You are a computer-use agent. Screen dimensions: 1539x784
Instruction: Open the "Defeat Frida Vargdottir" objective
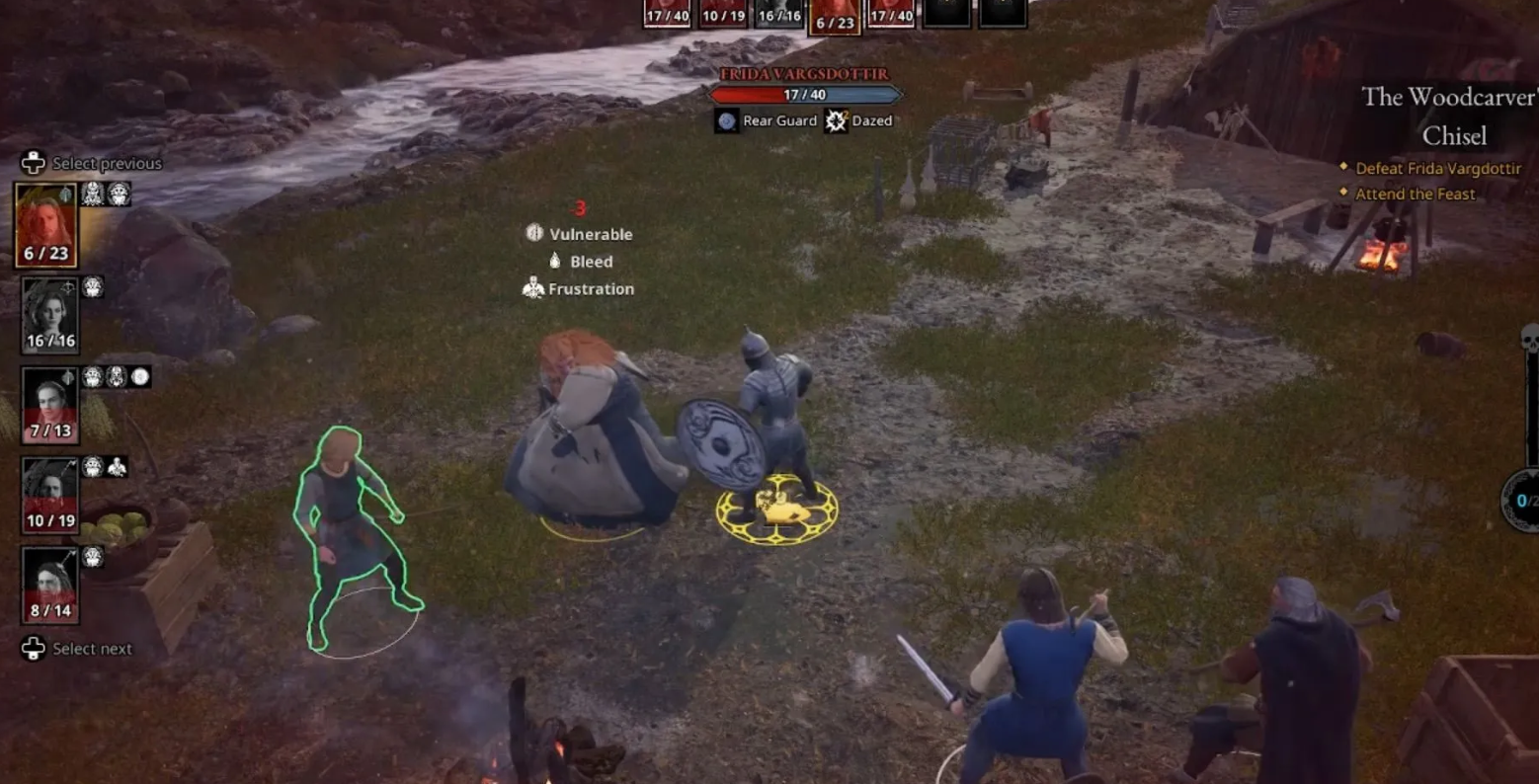(x=1437, y=168)
